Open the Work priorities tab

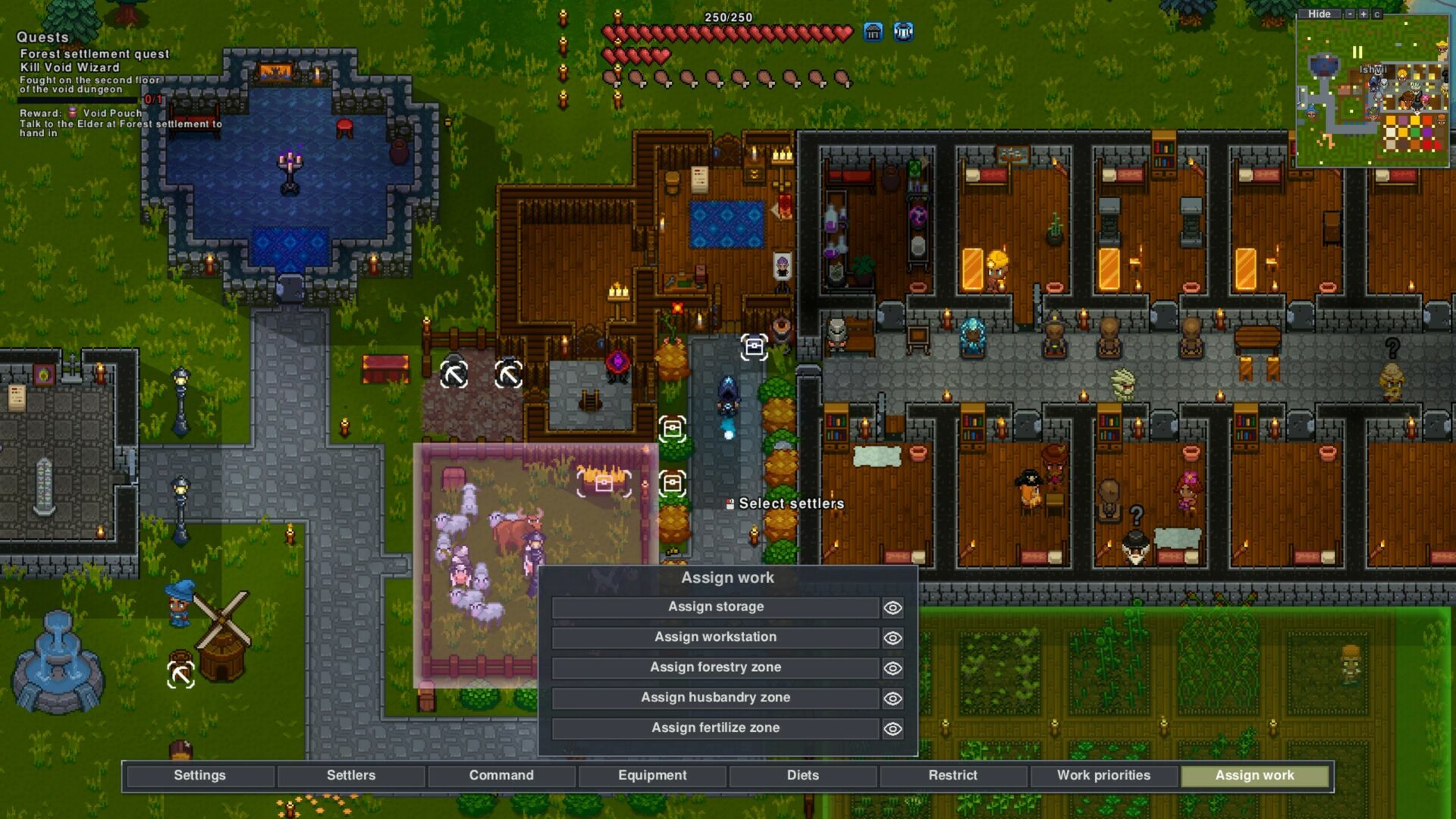click(1103, 776)
